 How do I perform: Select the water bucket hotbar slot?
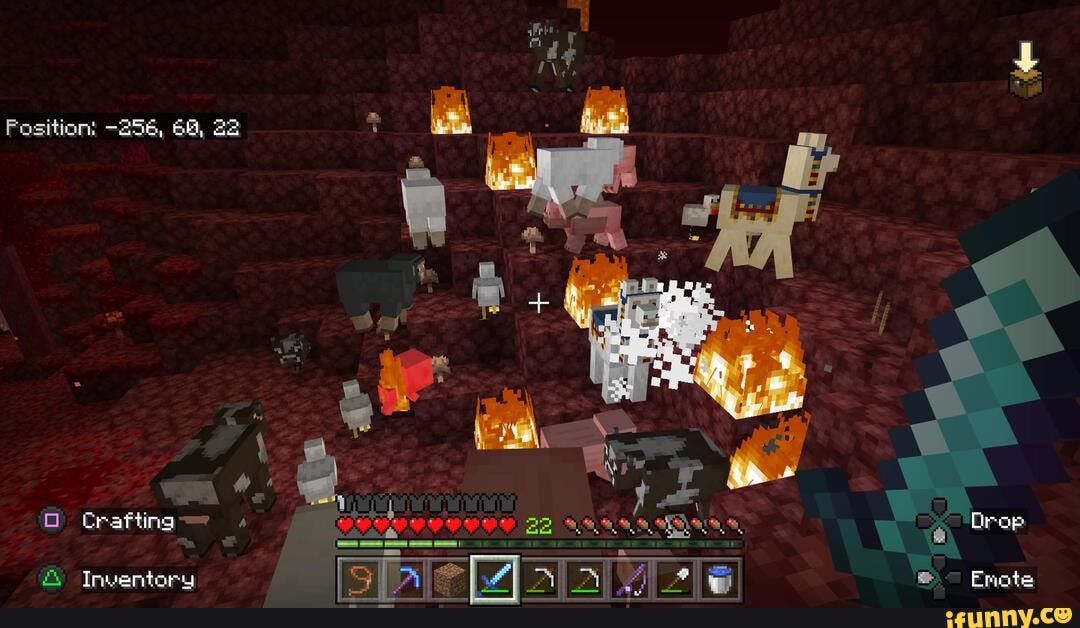point(718,581)
